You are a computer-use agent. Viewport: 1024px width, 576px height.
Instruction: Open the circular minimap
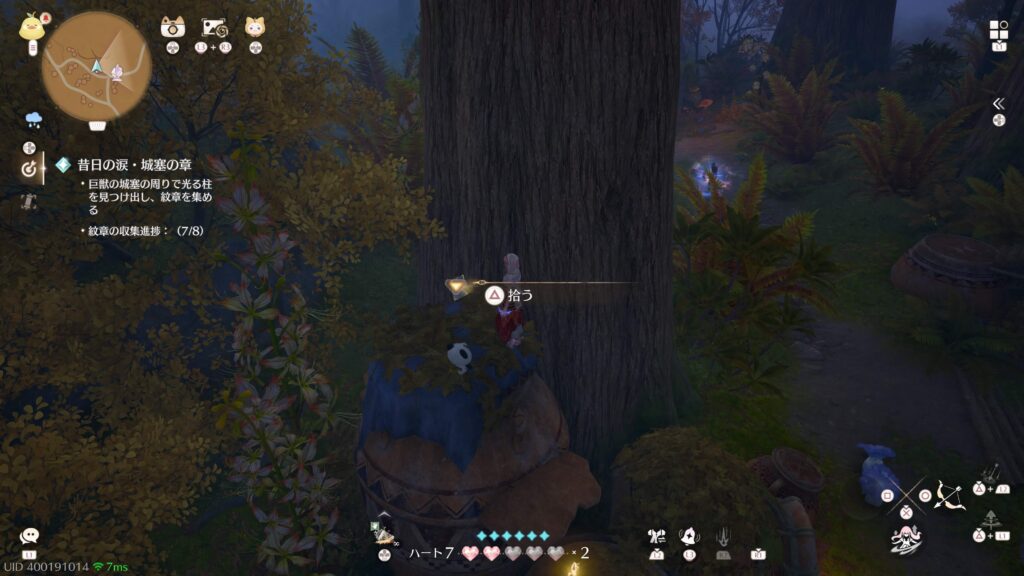96,66
